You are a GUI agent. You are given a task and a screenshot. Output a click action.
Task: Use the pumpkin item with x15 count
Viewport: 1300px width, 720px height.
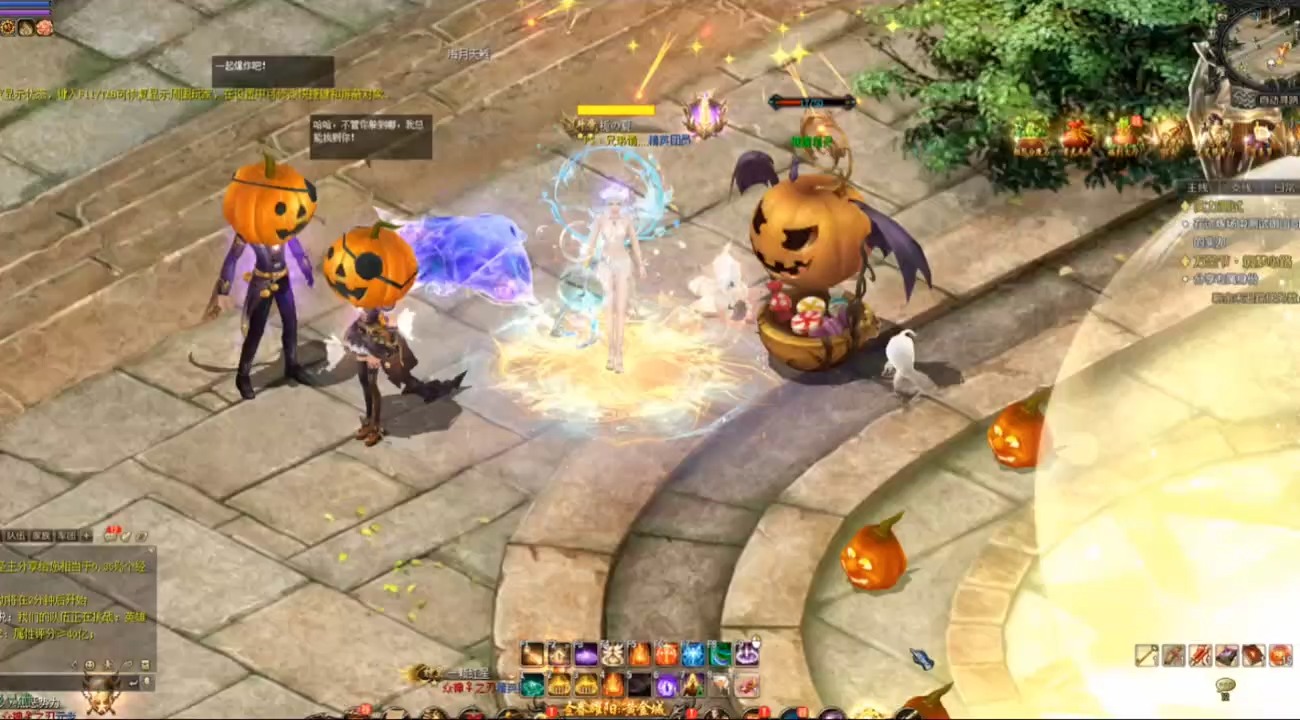click(1279, 655)
